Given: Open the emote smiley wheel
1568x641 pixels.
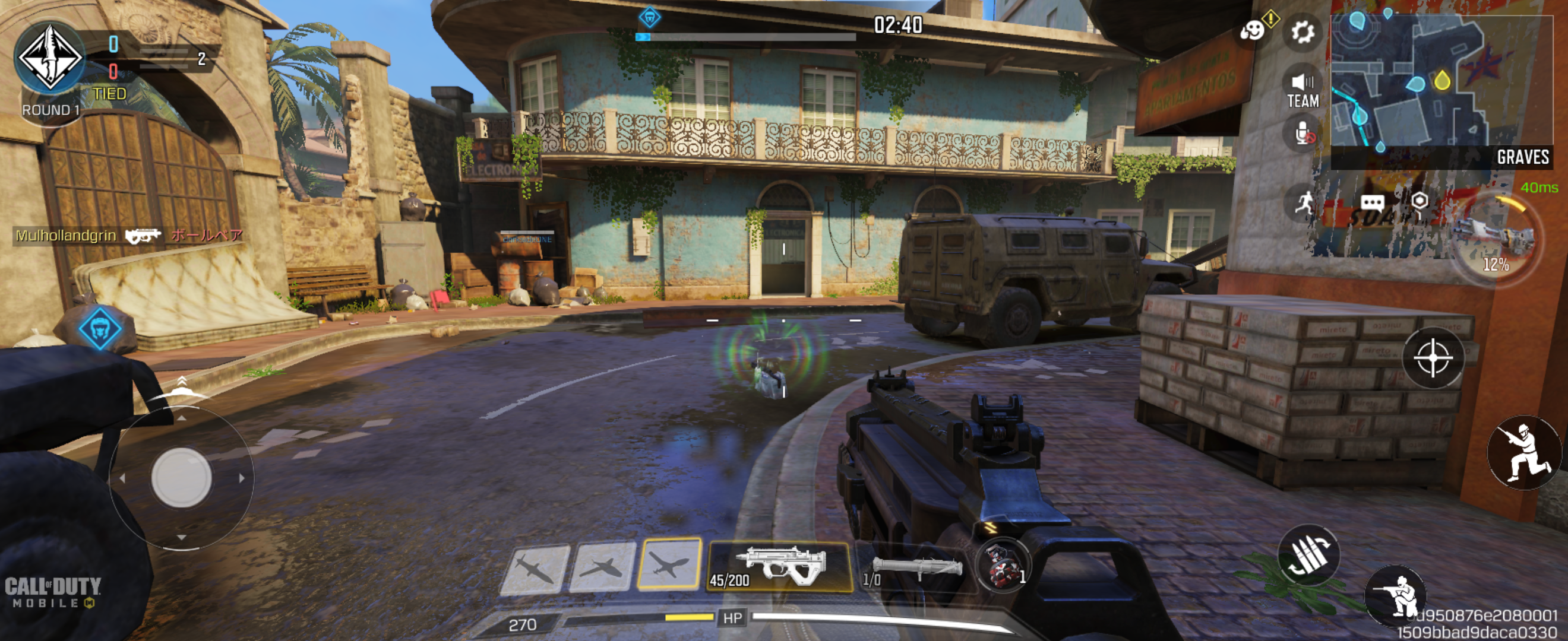Looking at the screenshot, I should (x=1253, y=30).
